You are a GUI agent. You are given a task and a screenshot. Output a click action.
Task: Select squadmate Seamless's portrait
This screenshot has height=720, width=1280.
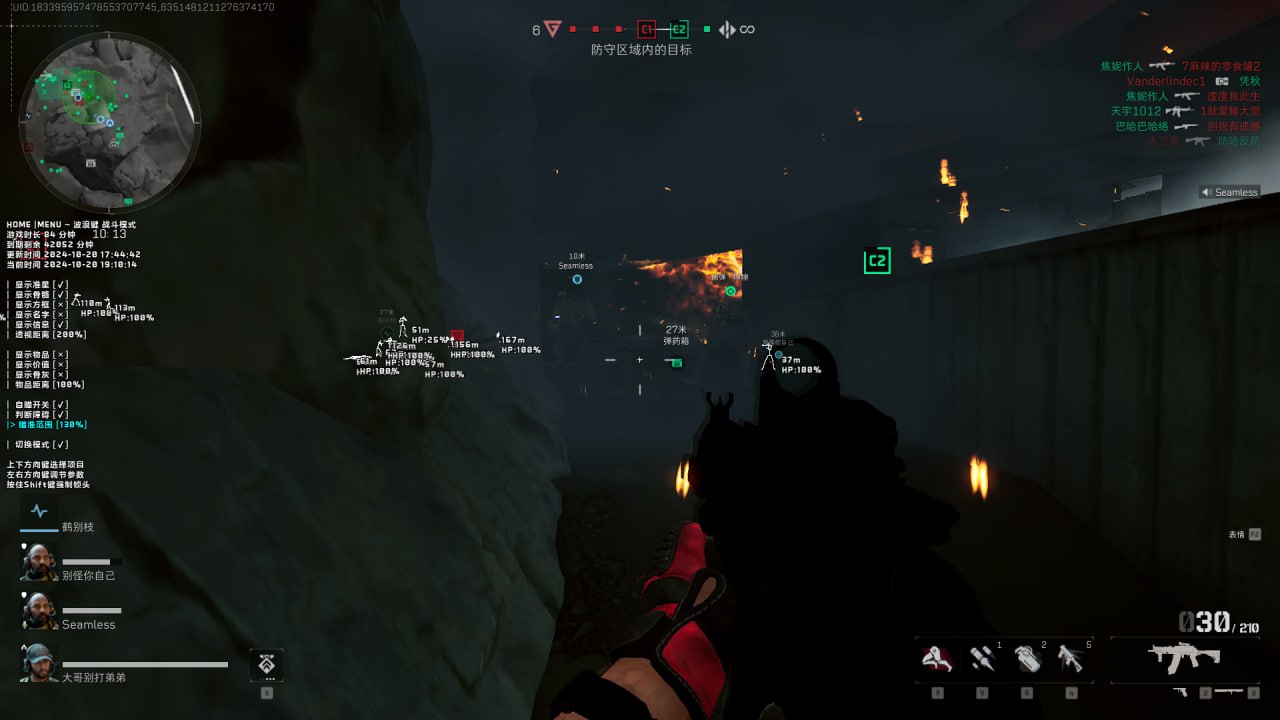click(39, 611)
